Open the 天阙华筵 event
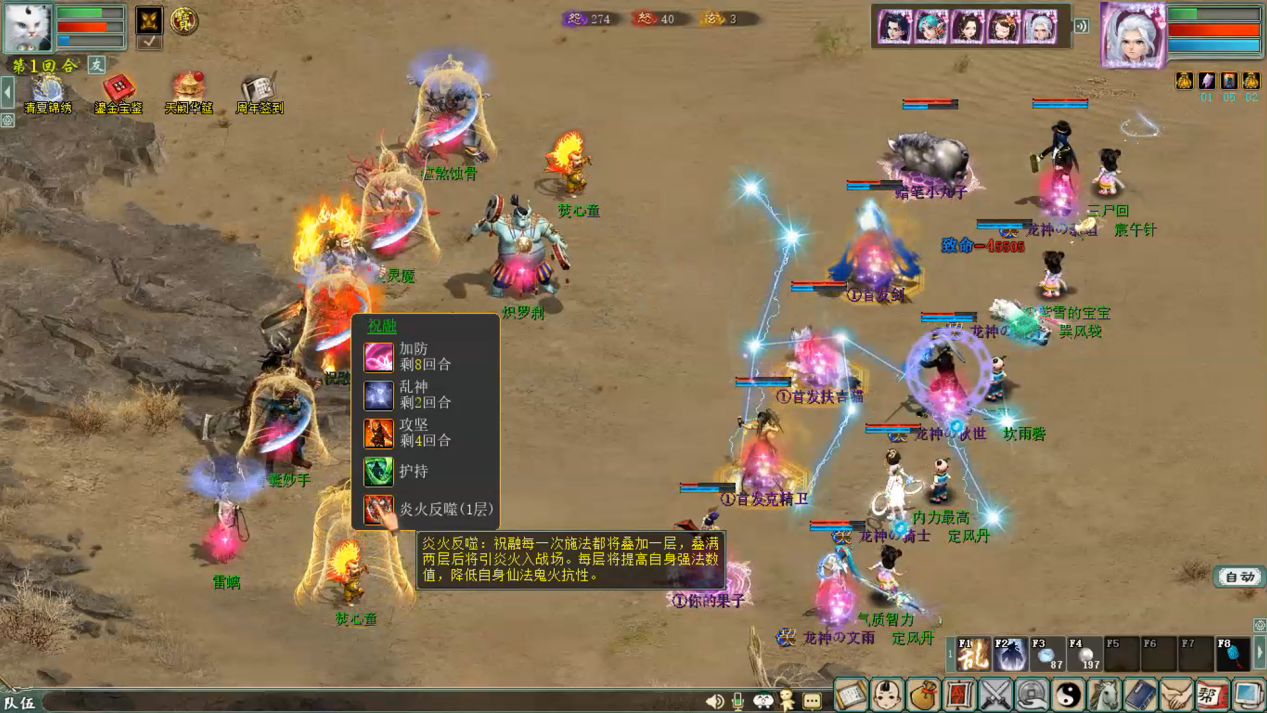 click(188, 91)
